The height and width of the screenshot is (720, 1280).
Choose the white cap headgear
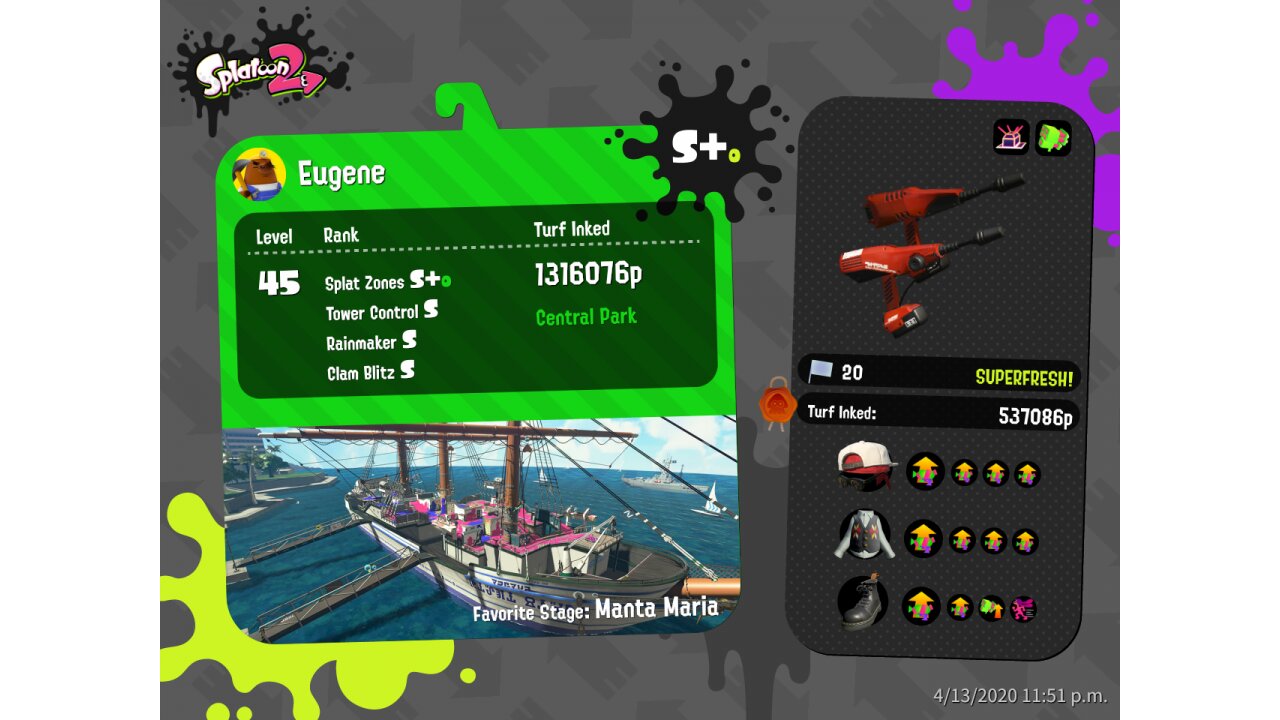(866, 466)
